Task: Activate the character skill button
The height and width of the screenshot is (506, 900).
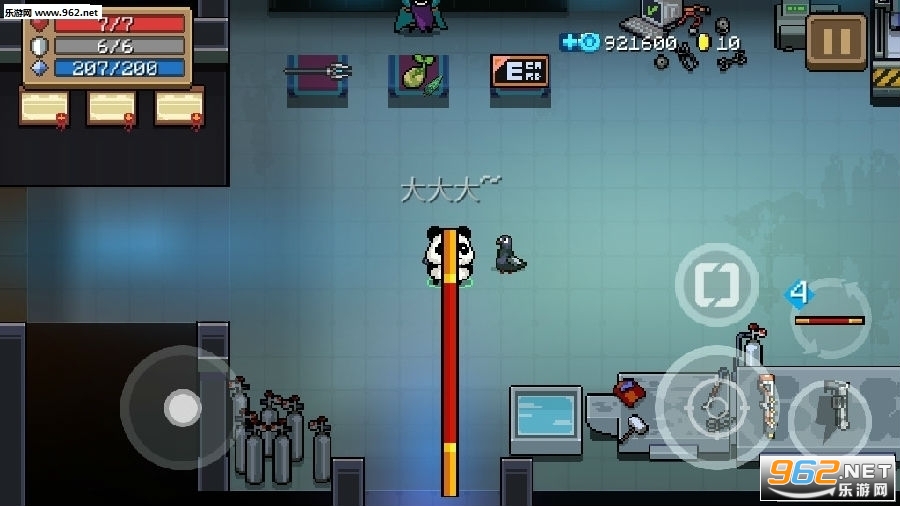Action: (x=829, y=411)
